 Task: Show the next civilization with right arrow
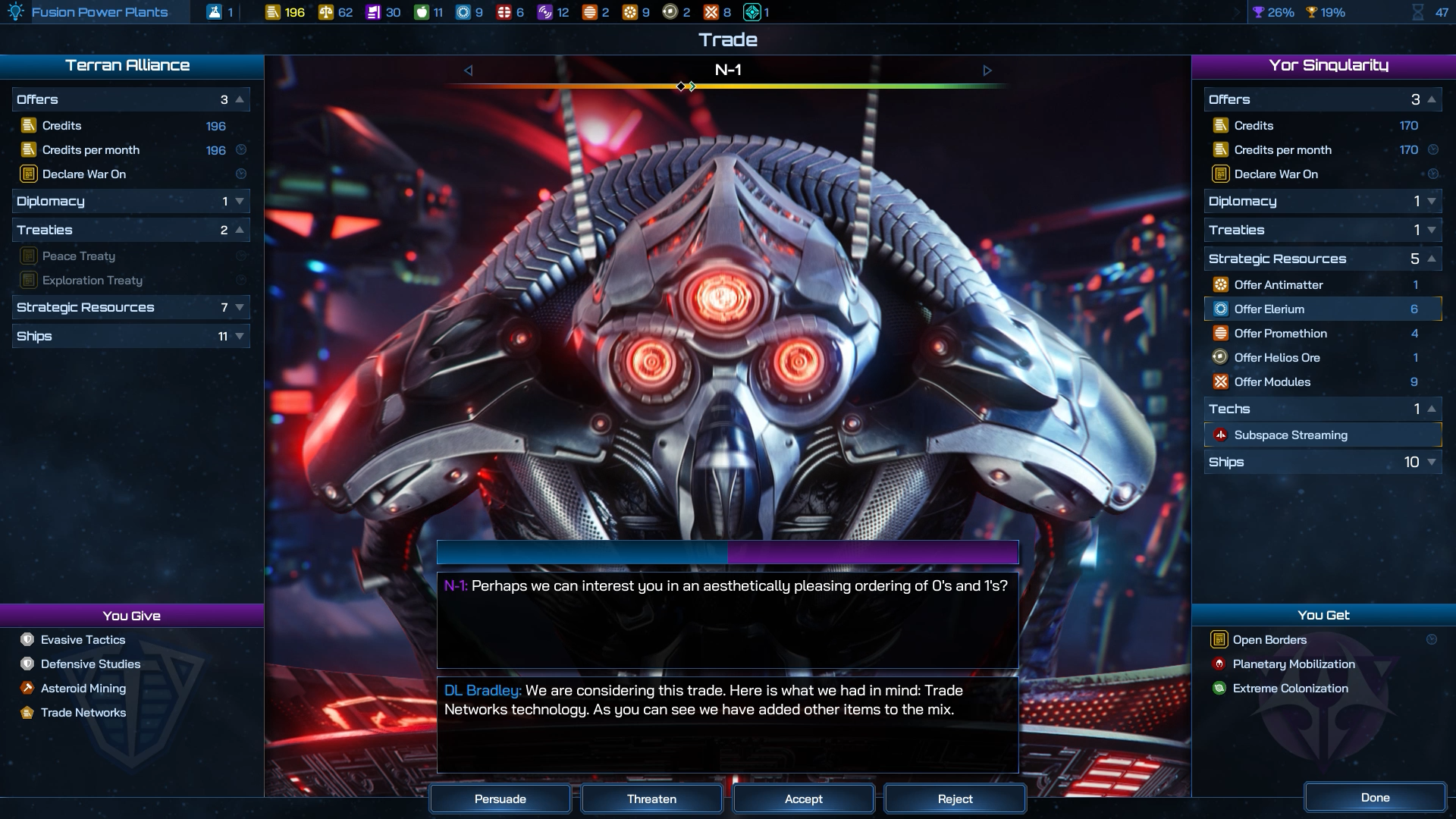click(987, 71)
